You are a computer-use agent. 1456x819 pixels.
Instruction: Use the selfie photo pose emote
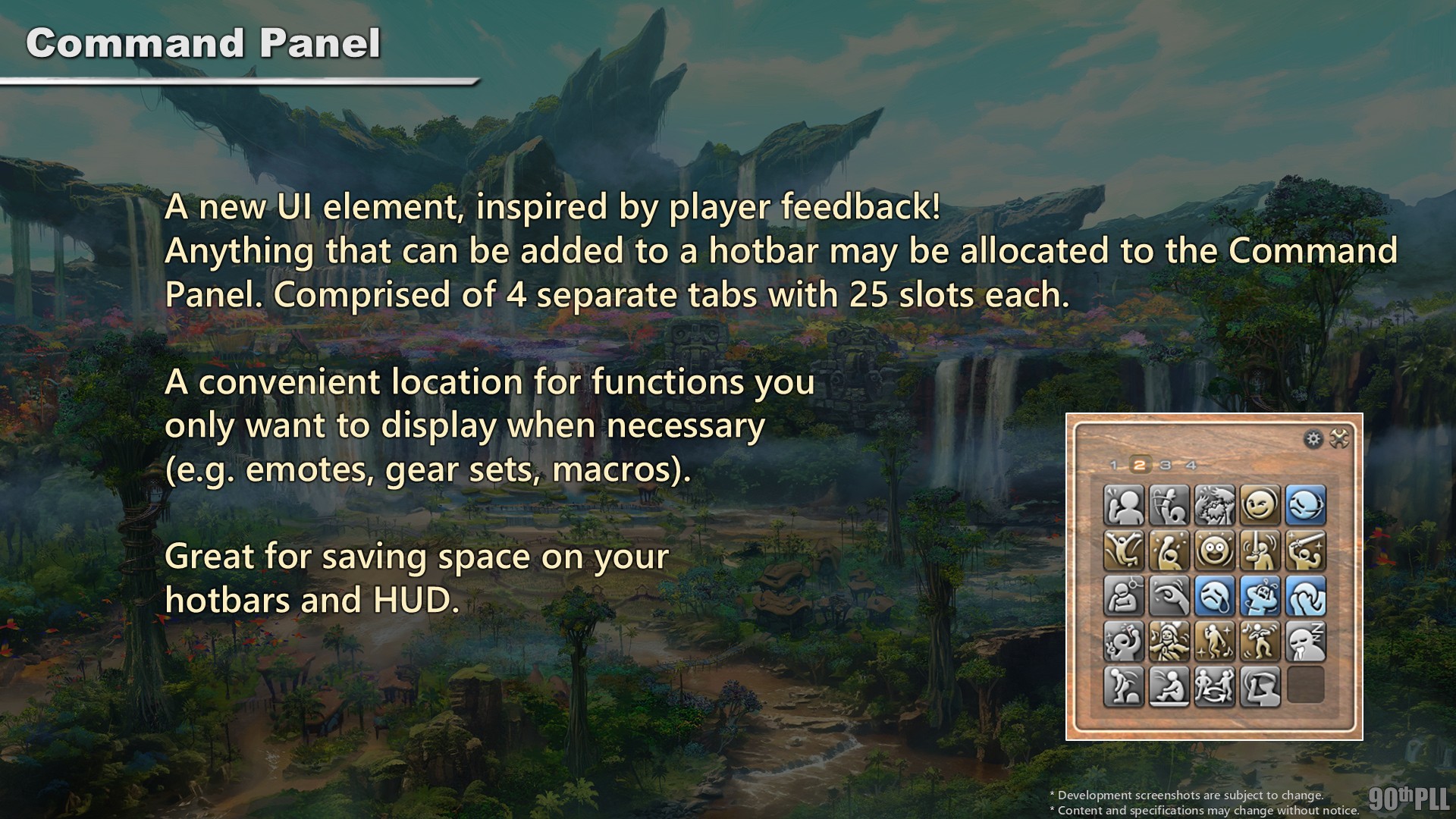pos(1123,642)
